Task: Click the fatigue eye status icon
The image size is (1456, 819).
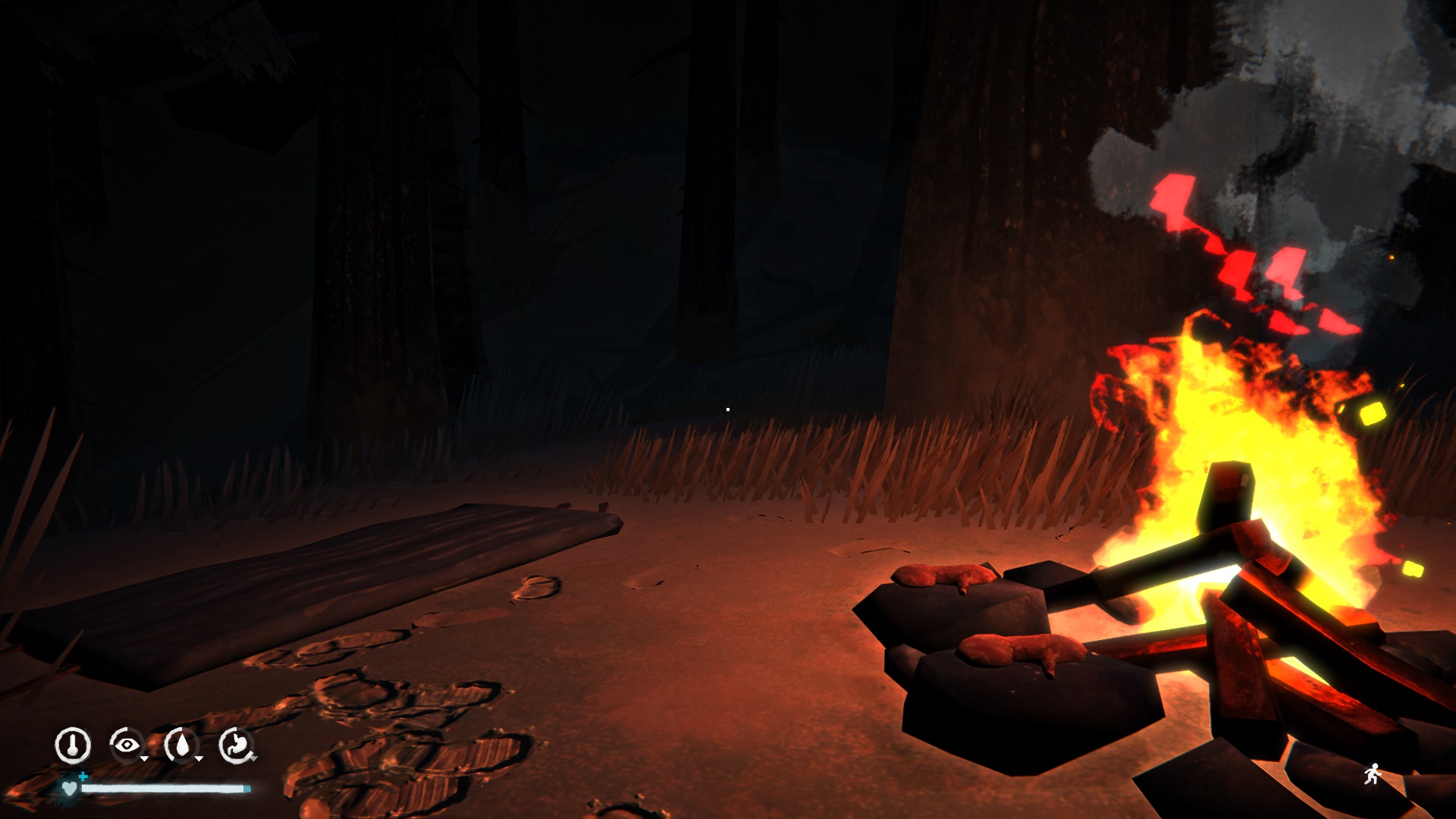Action: (126, 745)
